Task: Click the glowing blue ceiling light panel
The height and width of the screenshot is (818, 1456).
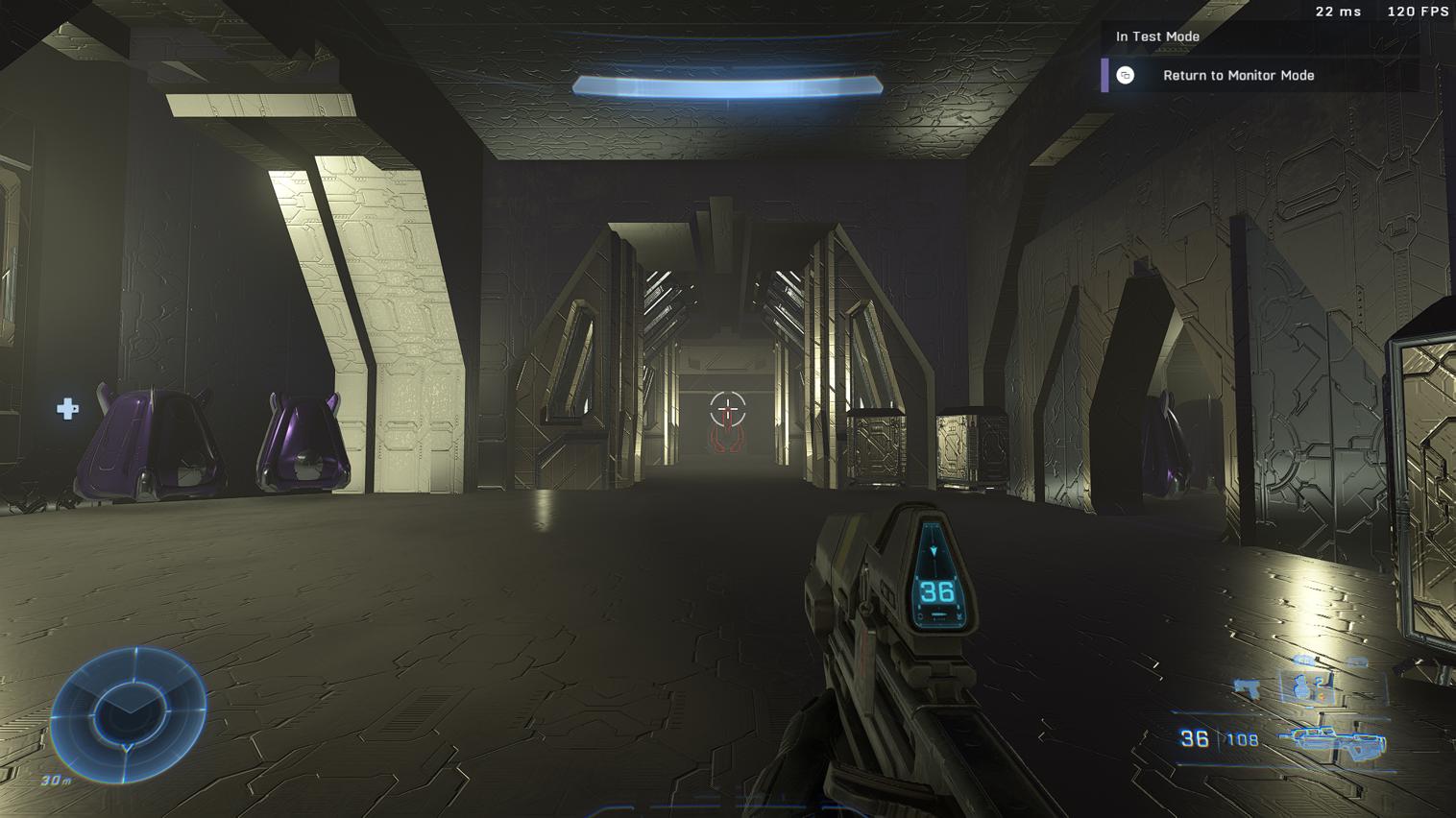Action: click(727, 85)
